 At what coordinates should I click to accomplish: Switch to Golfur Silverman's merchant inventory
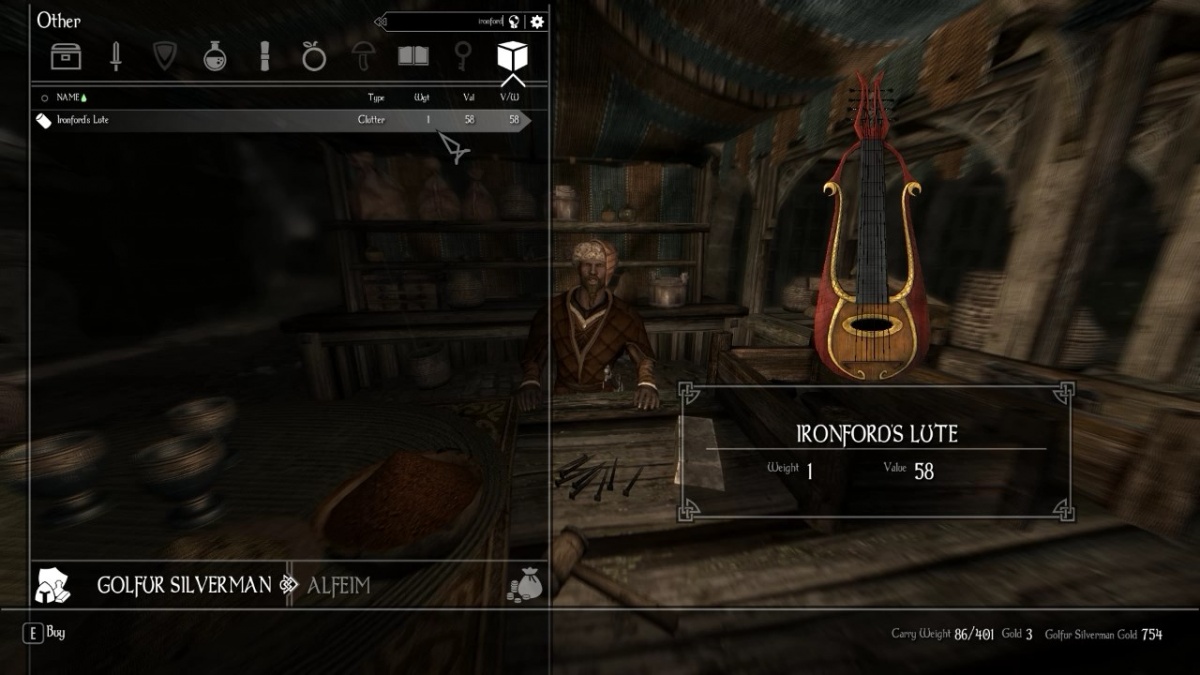pyautogui.click(x=184, y=585)
